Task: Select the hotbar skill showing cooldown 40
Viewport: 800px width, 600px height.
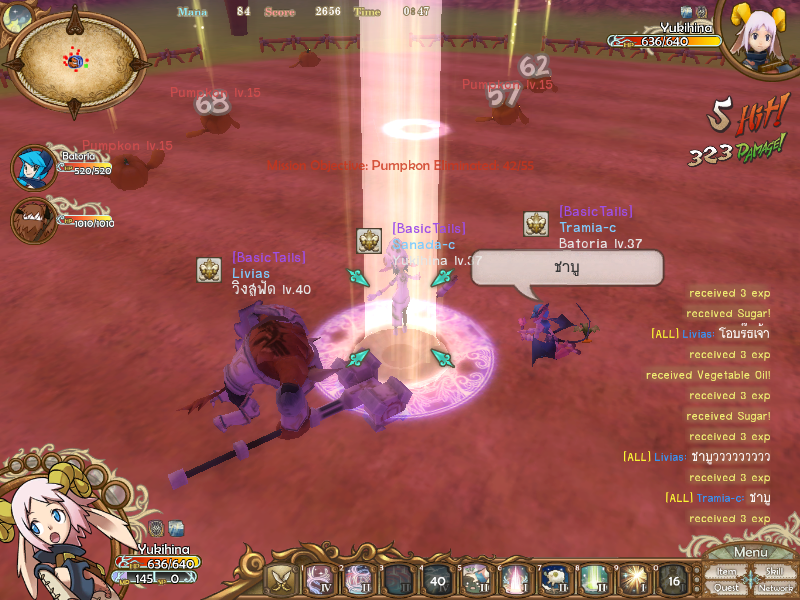Action: pyautogui.click(x=436, y=580)
